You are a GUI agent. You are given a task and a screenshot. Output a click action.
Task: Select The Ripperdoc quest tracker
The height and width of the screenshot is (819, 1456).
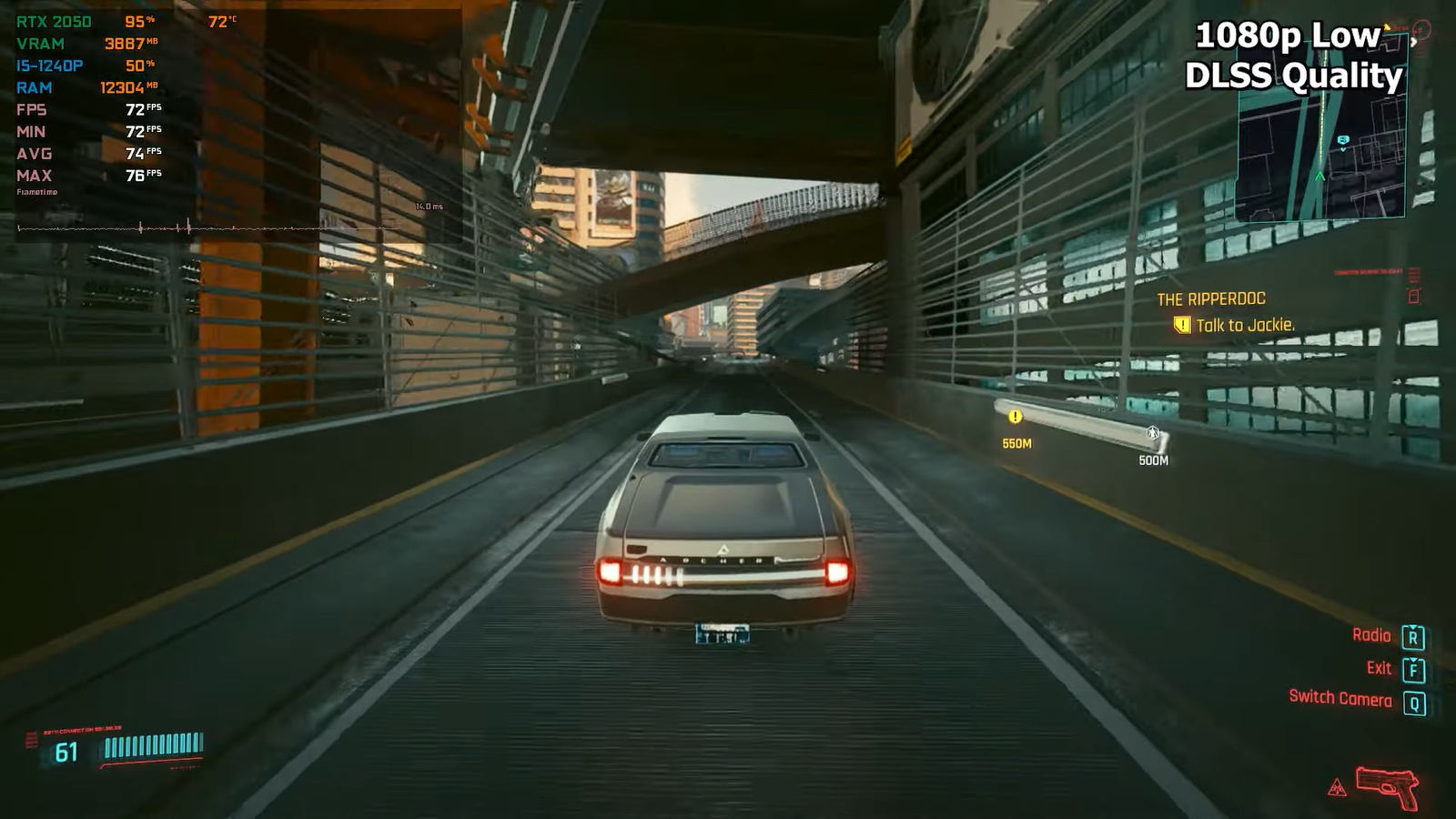[x=1210, y=299]
